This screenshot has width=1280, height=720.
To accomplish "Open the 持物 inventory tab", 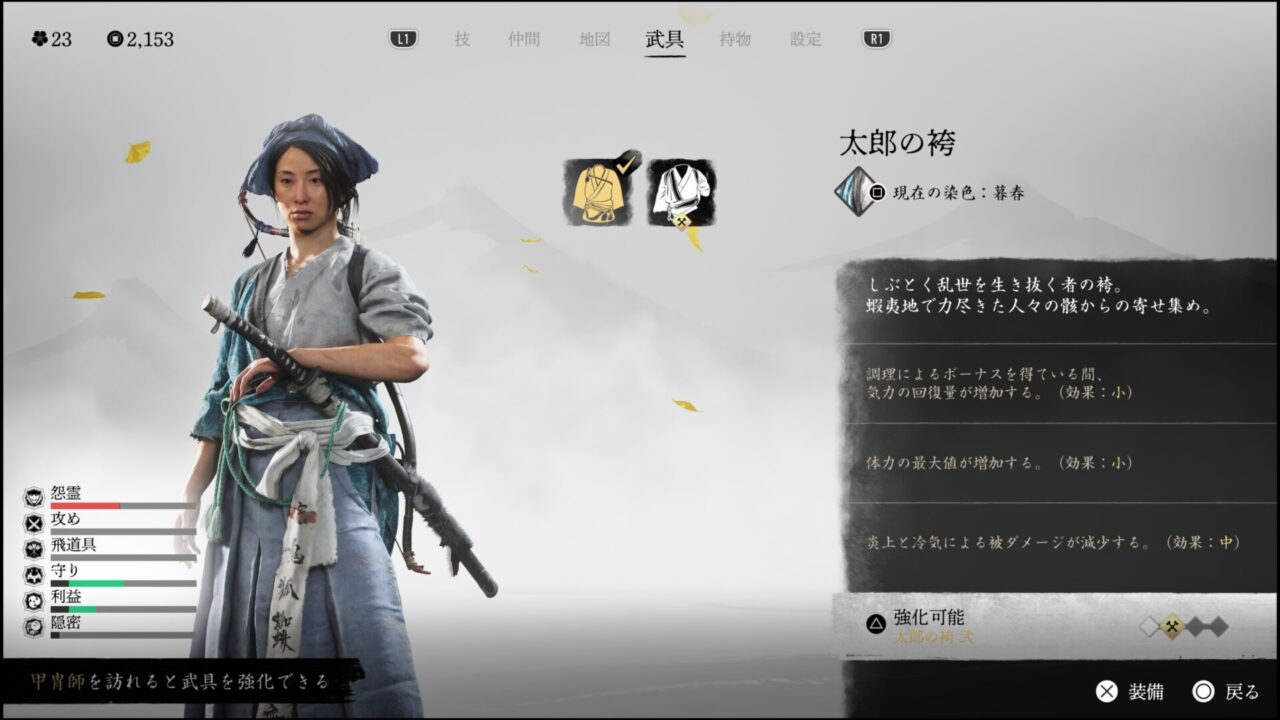I will point(735,40).
